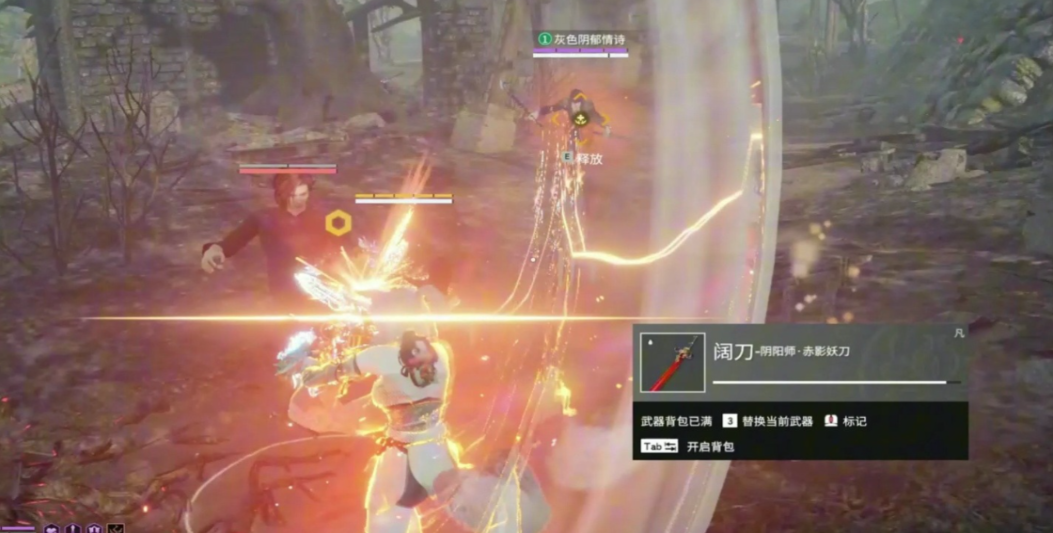Screen dimensions: 1053x533
Task: Select the black square icon beside the hexagons
Action: (116, 528)
